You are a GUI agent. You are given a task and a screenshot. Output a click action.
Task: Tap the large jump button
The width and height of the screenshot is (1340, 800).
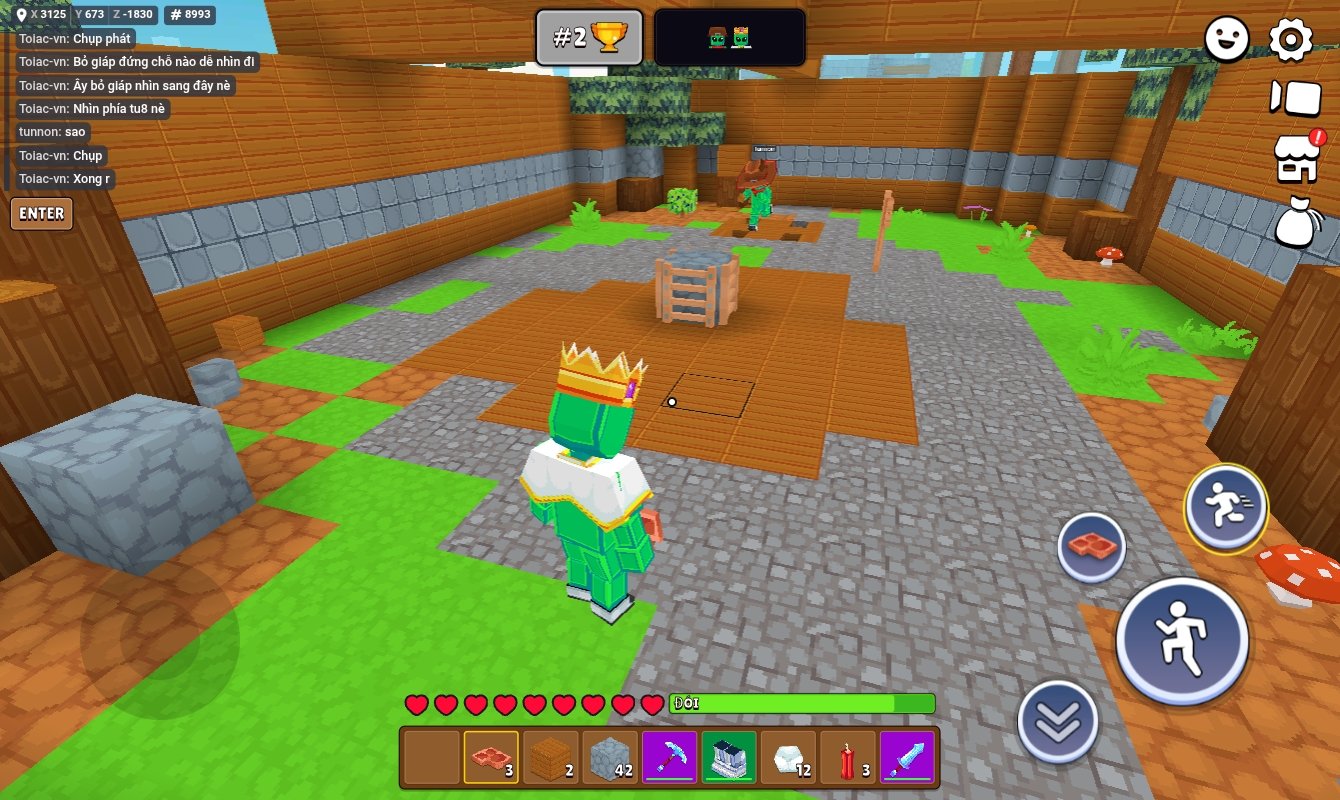click(x=1182, y=640)
